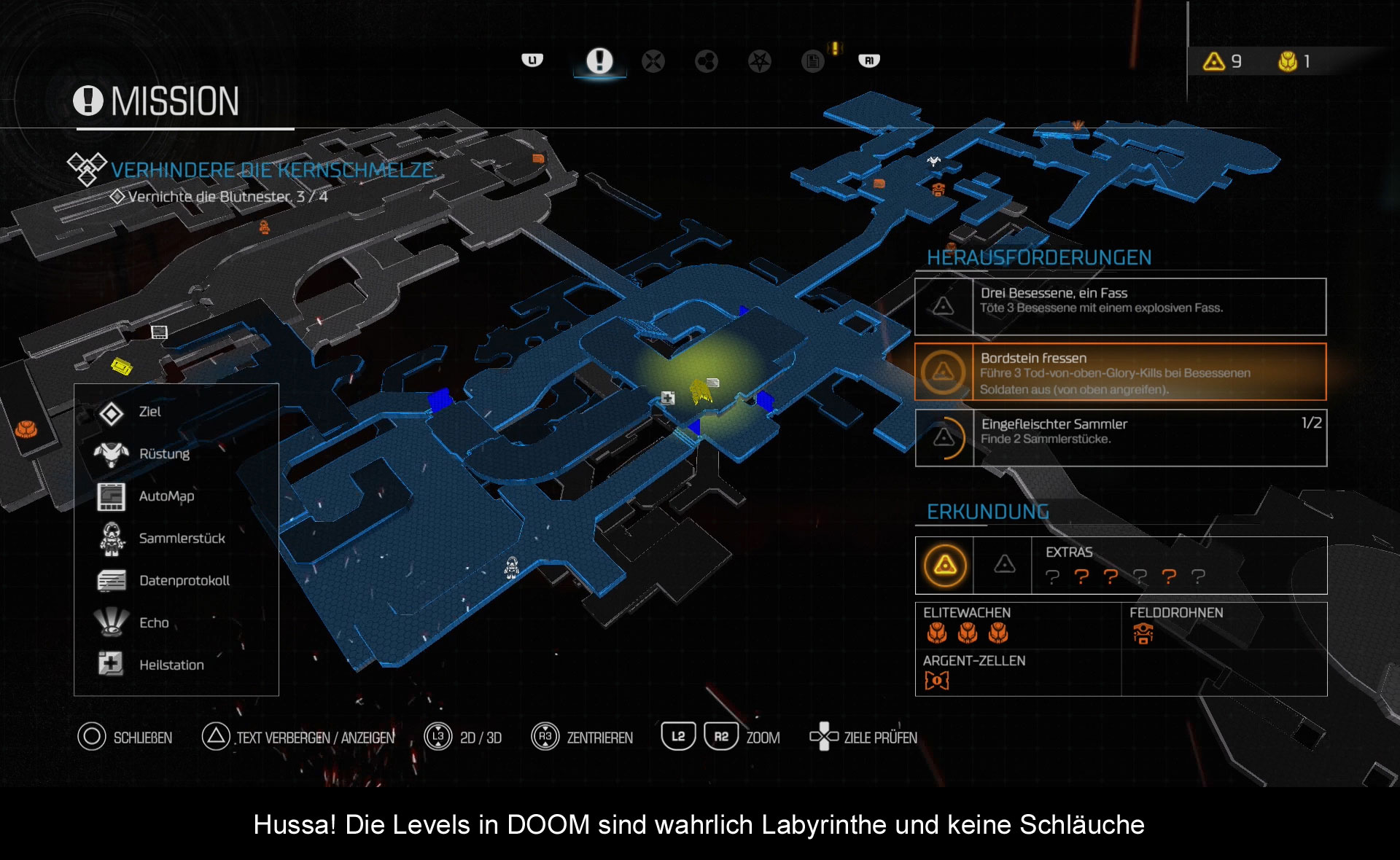1400x860 pixels.
Task: Click the yellow player arrow on the map
Action: pos(701,391)
